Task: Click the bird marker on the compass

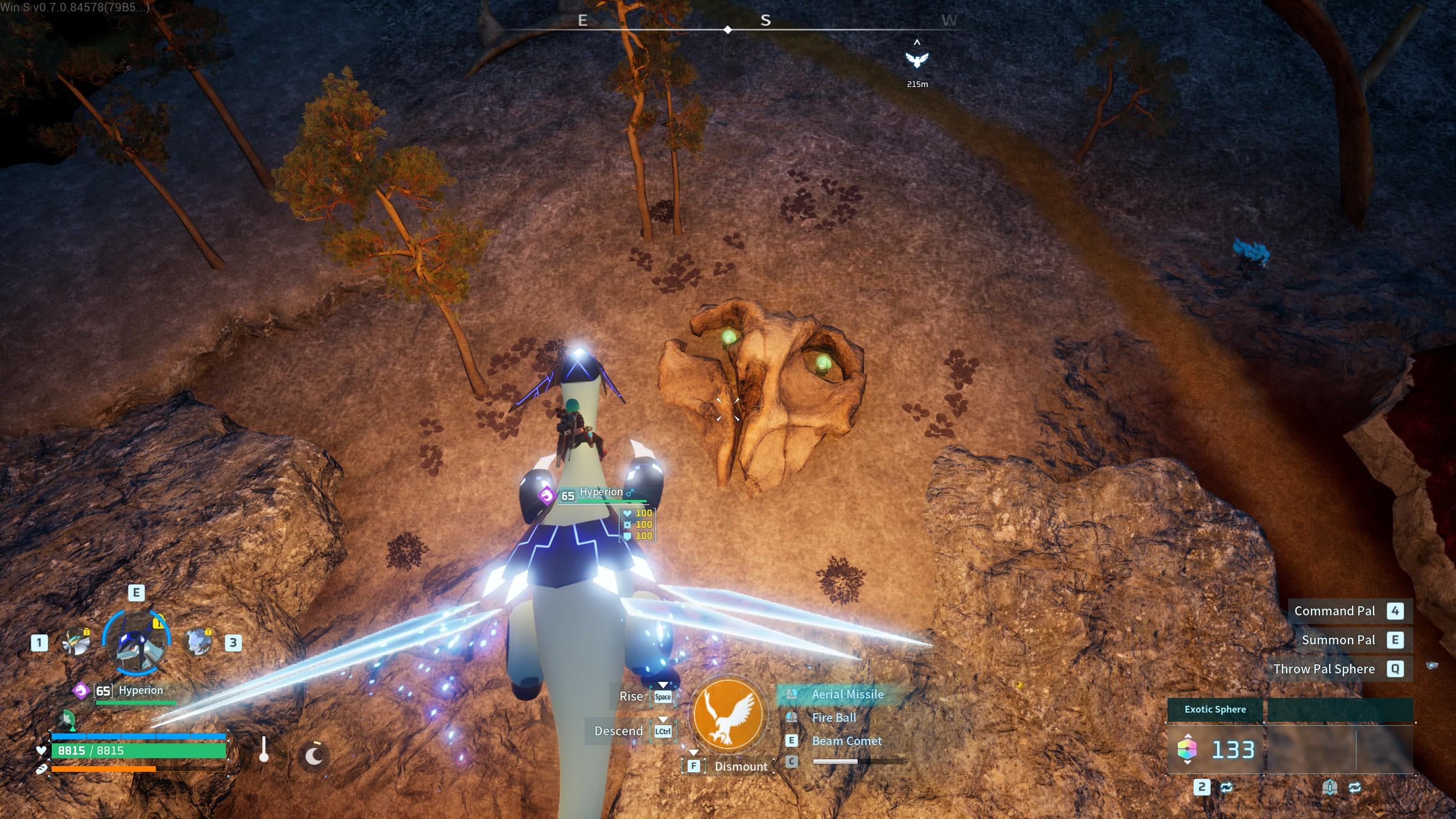Action: (917, 59)
